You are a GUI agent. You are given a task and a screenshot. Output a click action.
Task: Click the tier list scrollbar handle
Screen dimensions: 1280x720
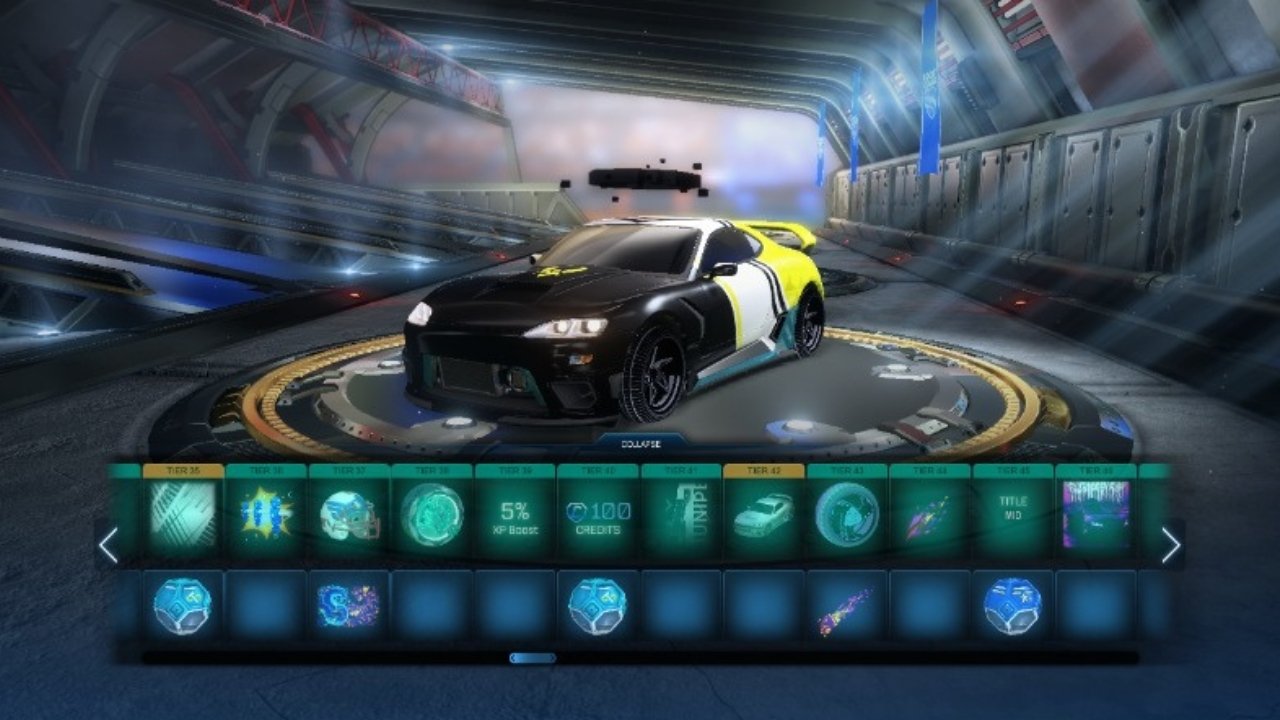(532, 658)
